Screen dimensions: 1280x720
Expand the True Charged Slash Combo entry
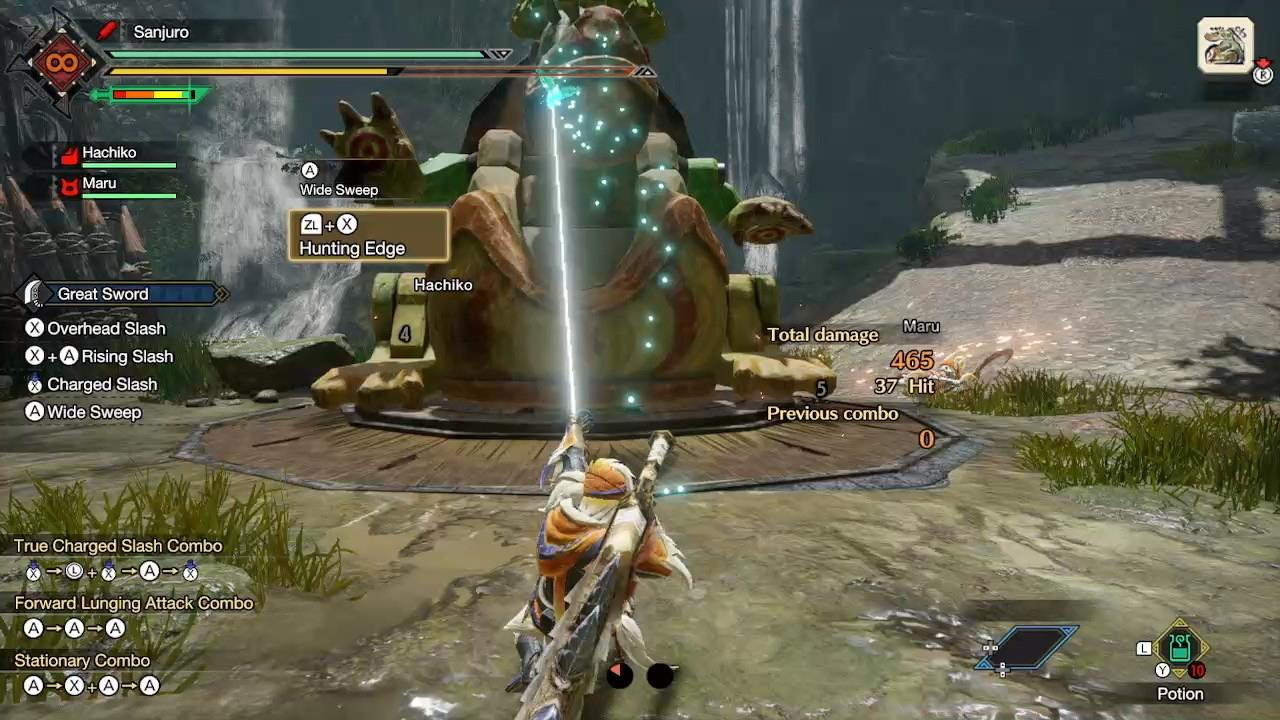(118, 546)
